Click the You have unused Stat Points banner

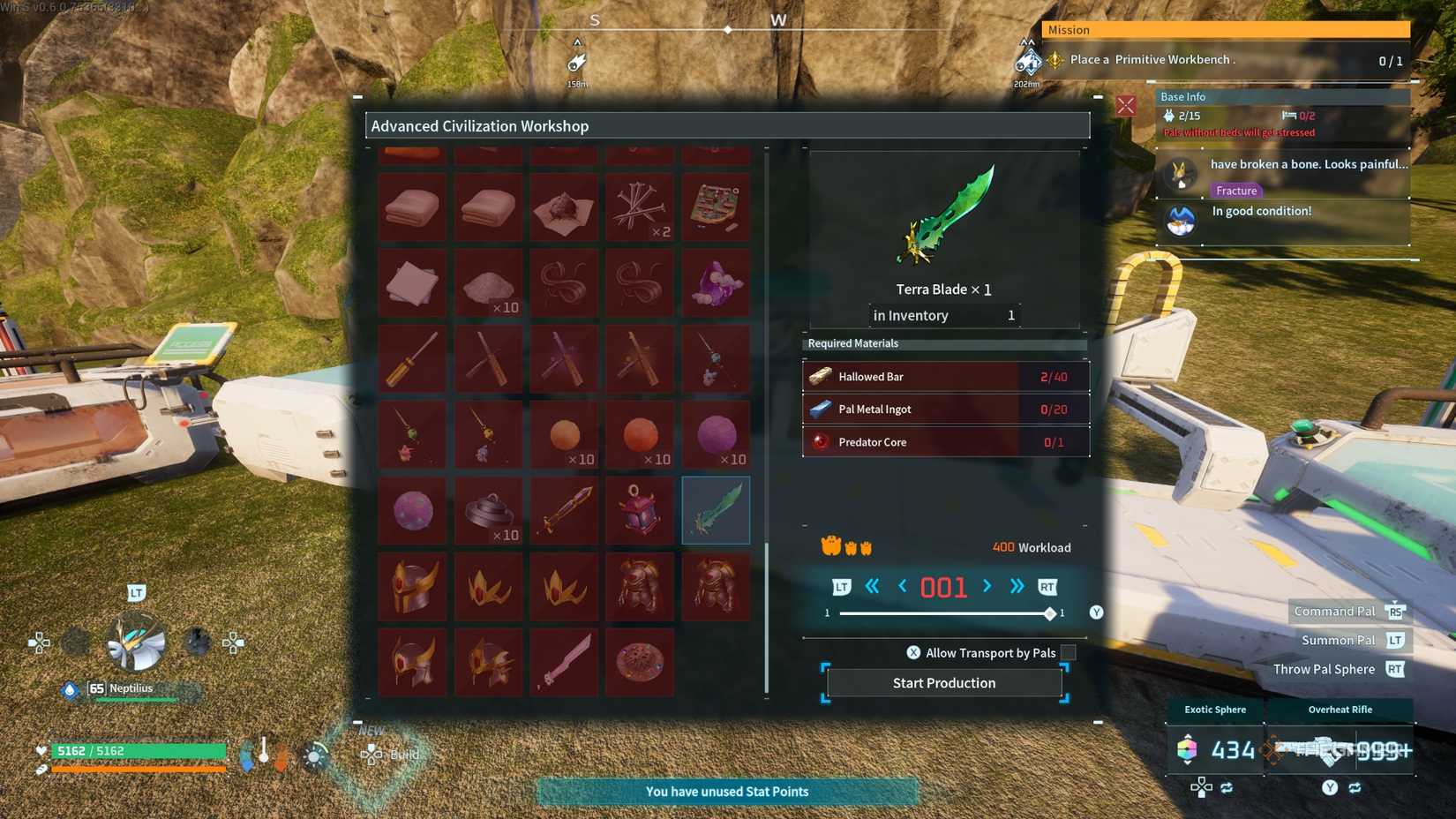(x=727, y=792)
